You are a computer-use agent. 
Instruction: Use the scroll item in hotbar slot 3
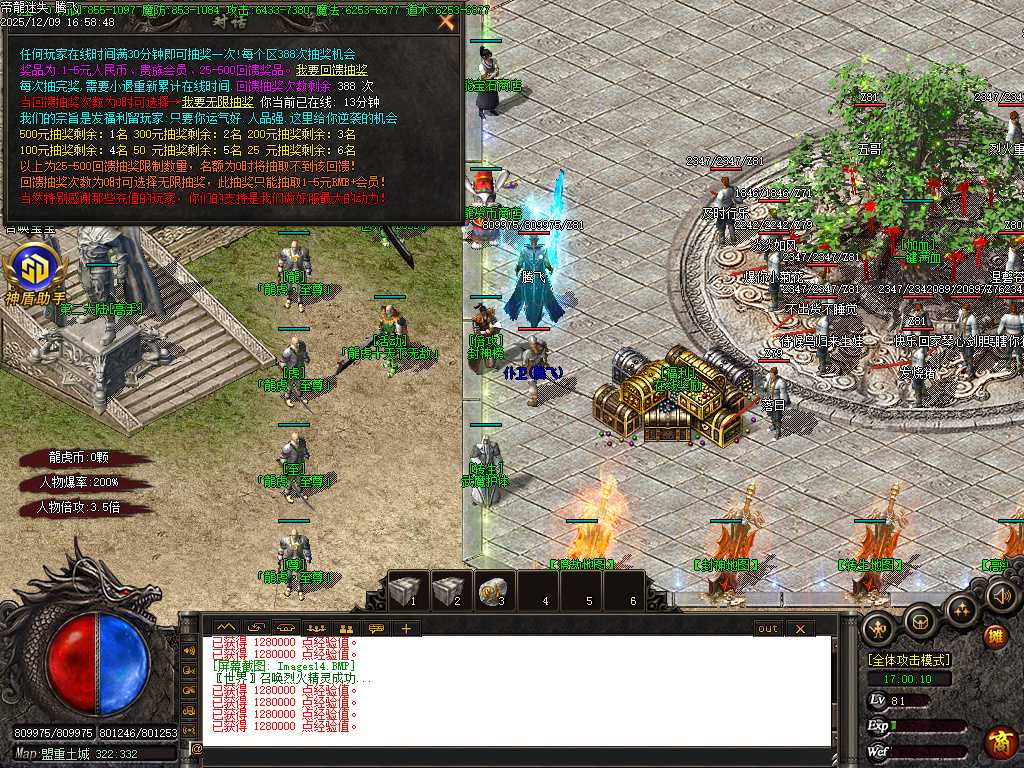click(x=494, y=590)
